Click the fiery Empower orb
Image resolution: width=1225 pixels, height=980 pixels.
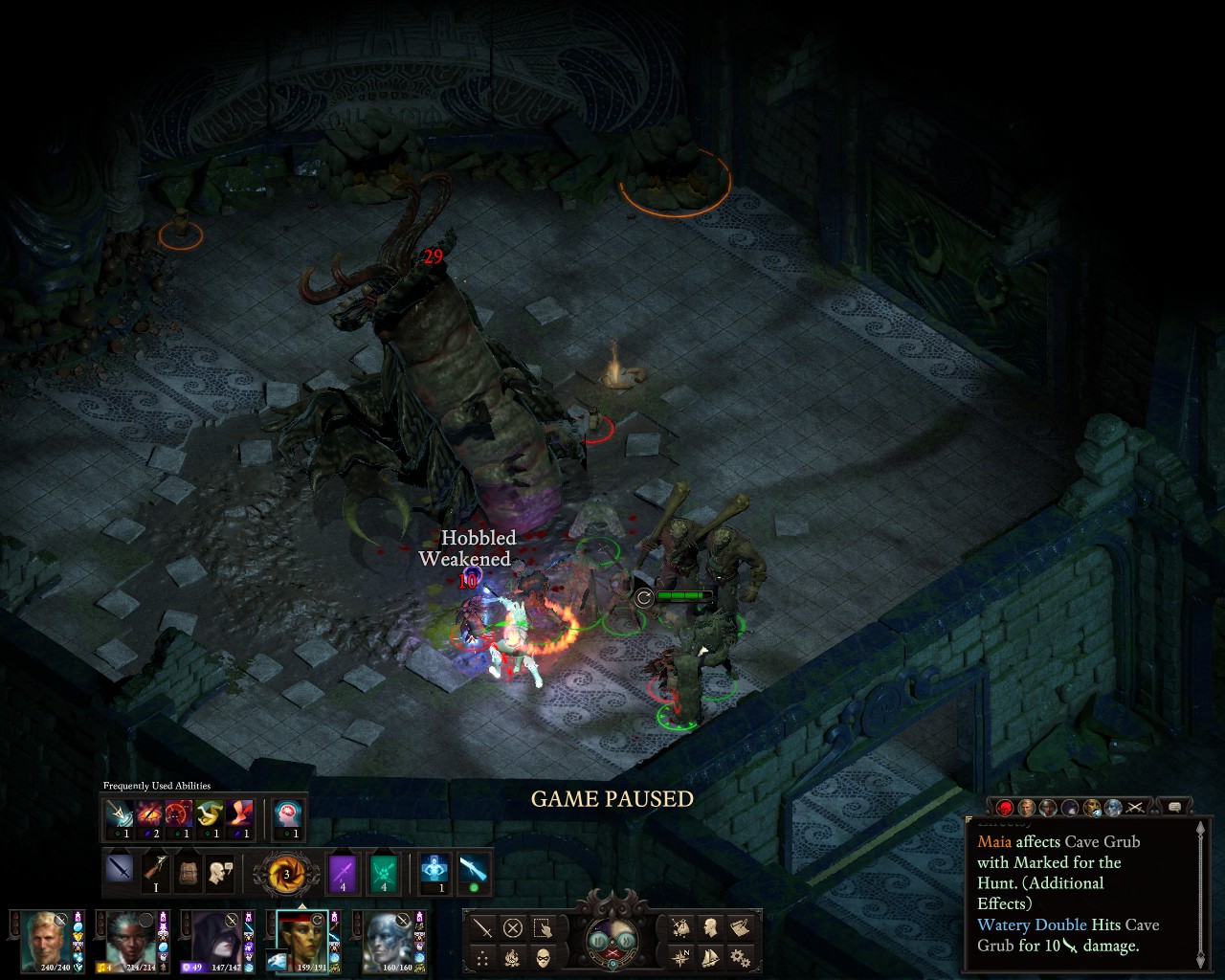(285, 873)
